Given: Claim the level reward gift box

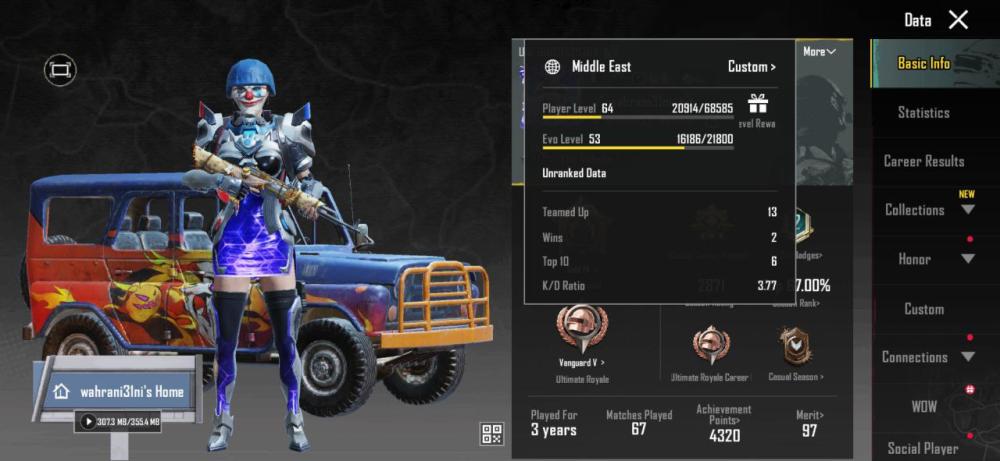Looking at the screenshot, I should coord(757,104).
